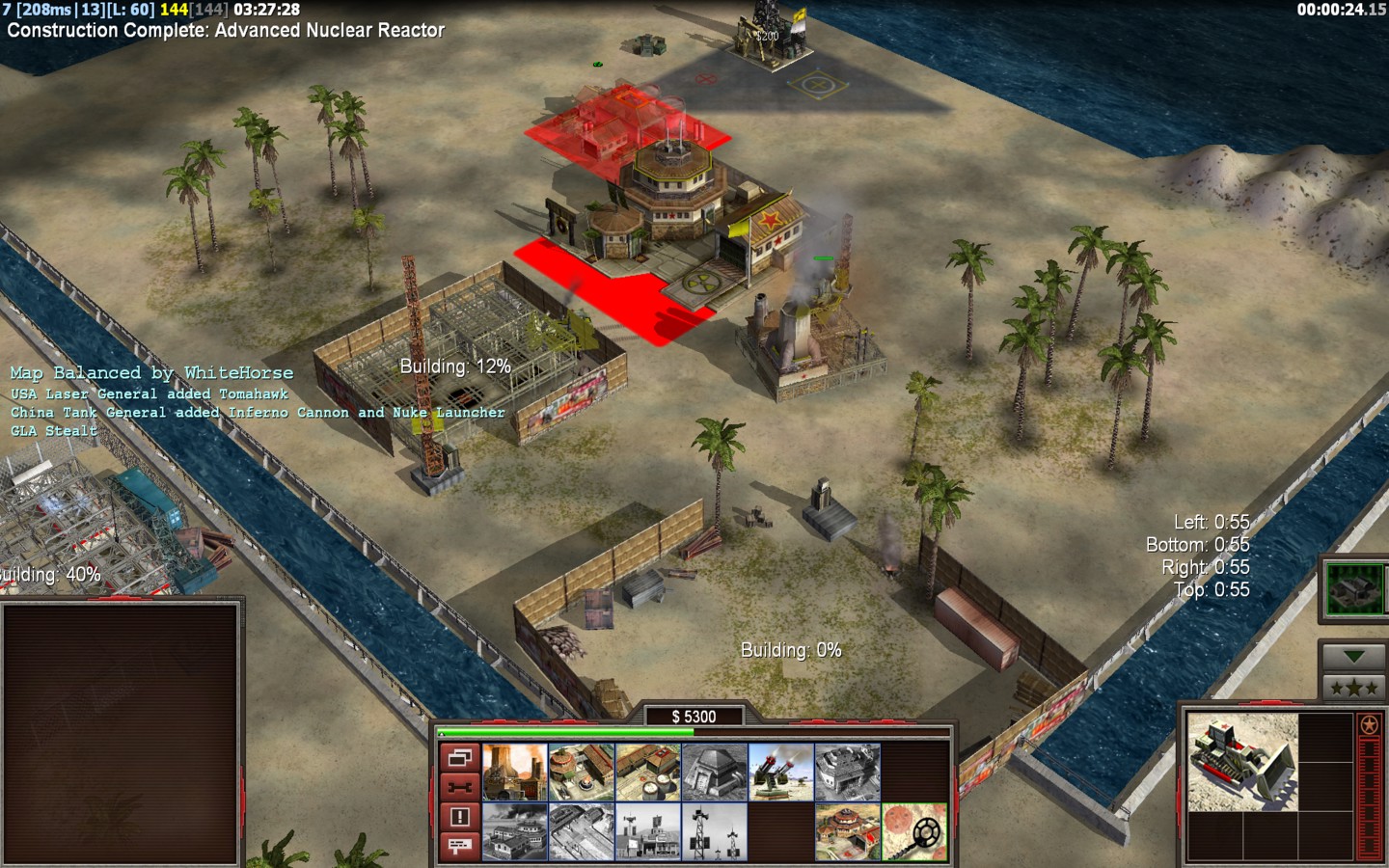1389x868 pixels.
Task: Build the Nuclear Reactor with cooling towers
Action: click(x=514, y=772)
